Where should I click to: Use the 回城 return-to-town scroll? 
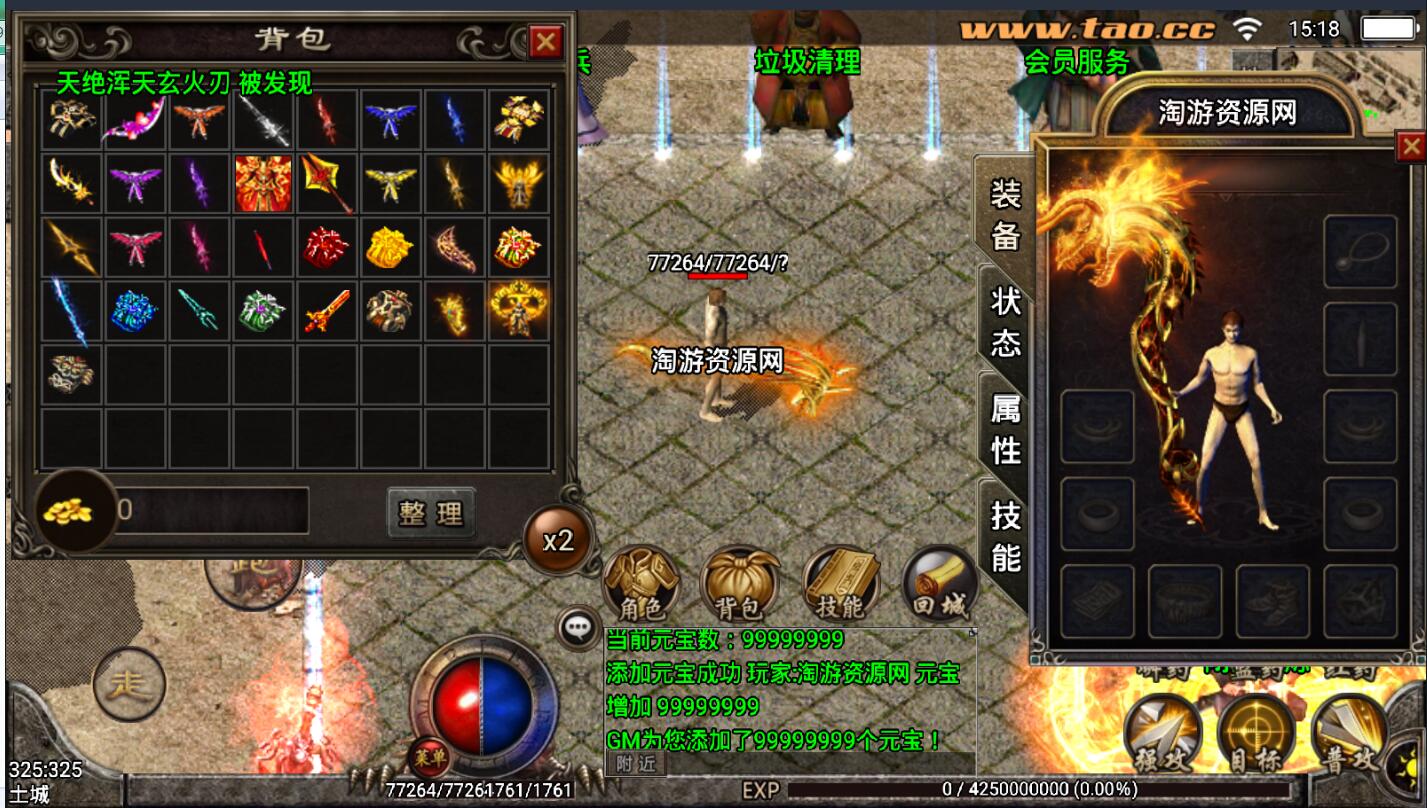[x=938, y=584]
